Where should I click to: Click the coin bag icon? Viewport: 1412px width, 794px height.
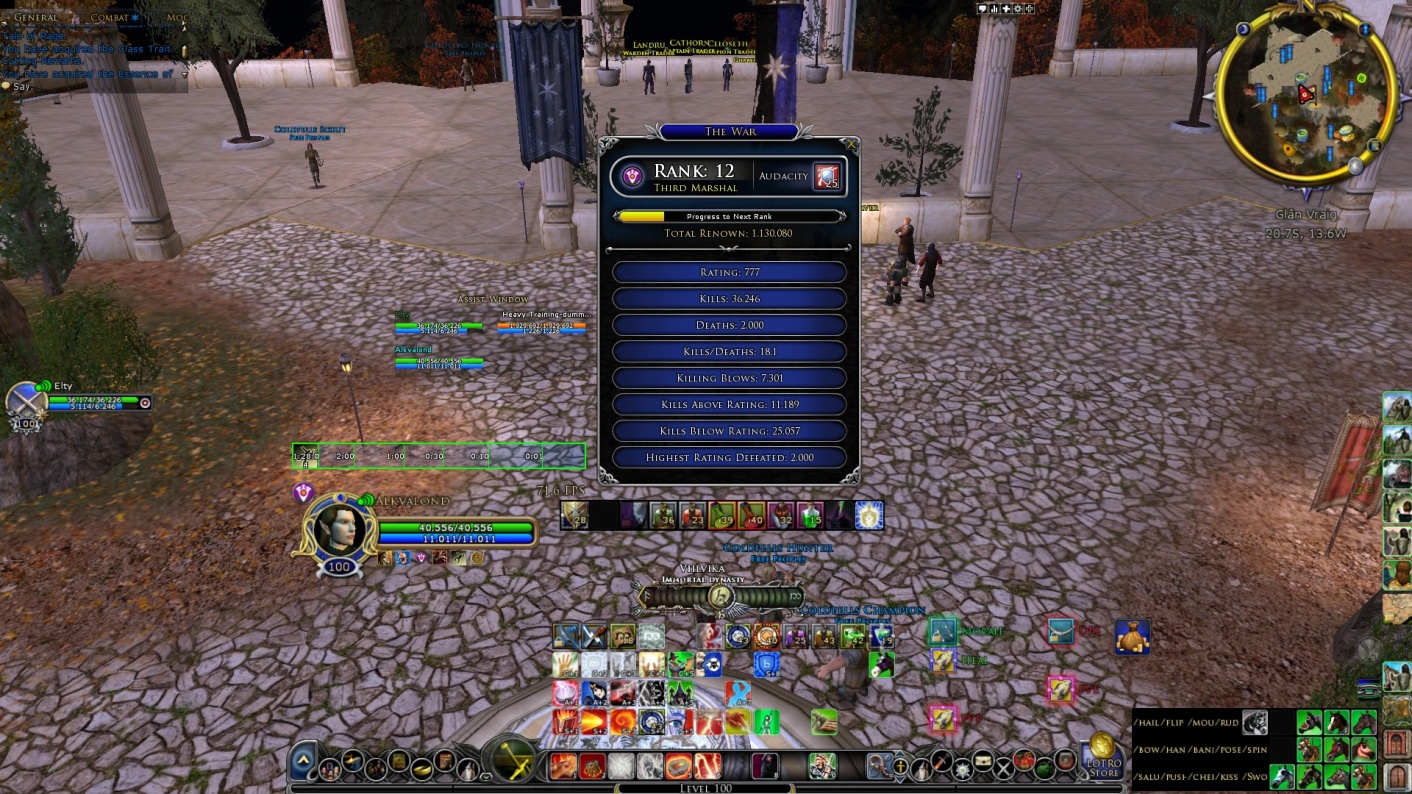point(1132,636)
